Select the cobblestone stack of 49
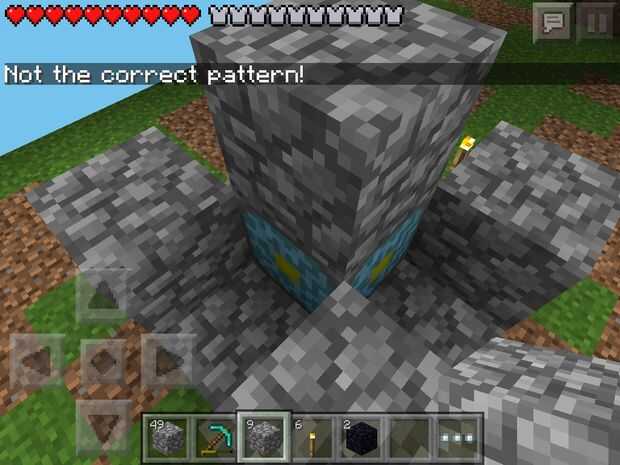Screen dimensions: 620x465 pos(165,437)
